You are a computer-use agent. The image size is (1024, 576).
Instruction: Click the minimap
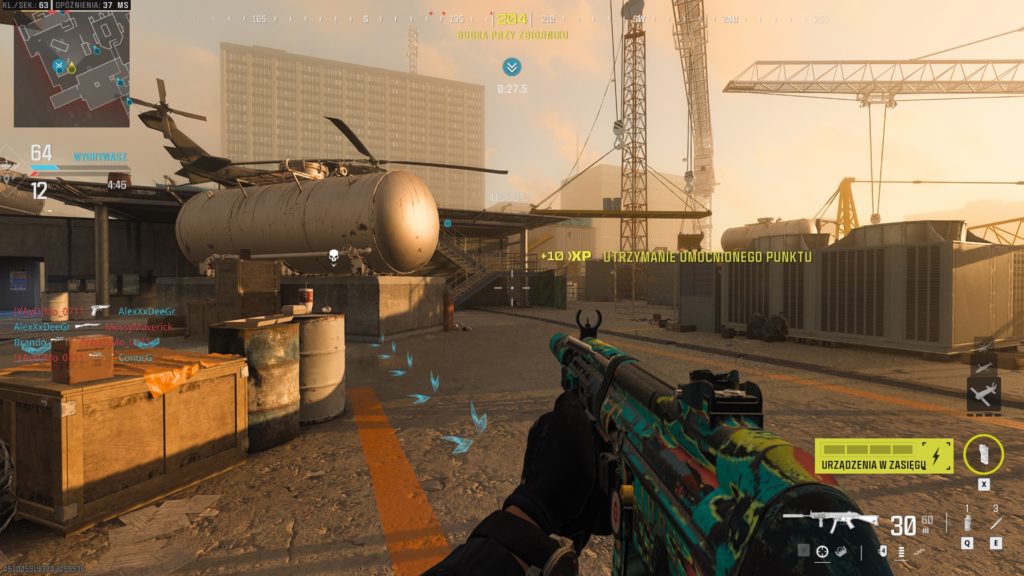tap(71, 68)
